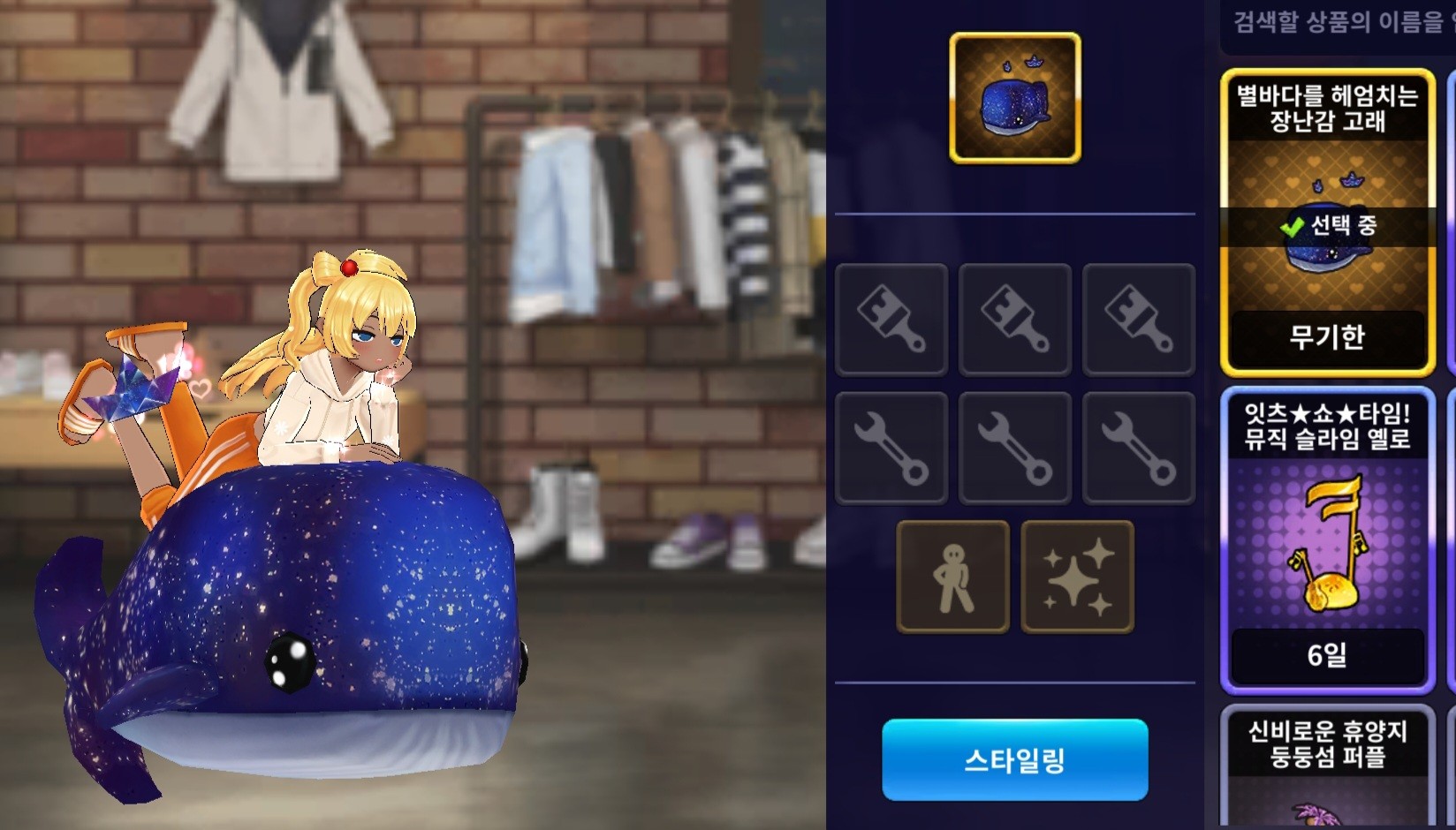Choose the 별바다를 헤엄치는 장난감 고래 item card
This screenshot has height=830, width=1456.
[1327, 223]
